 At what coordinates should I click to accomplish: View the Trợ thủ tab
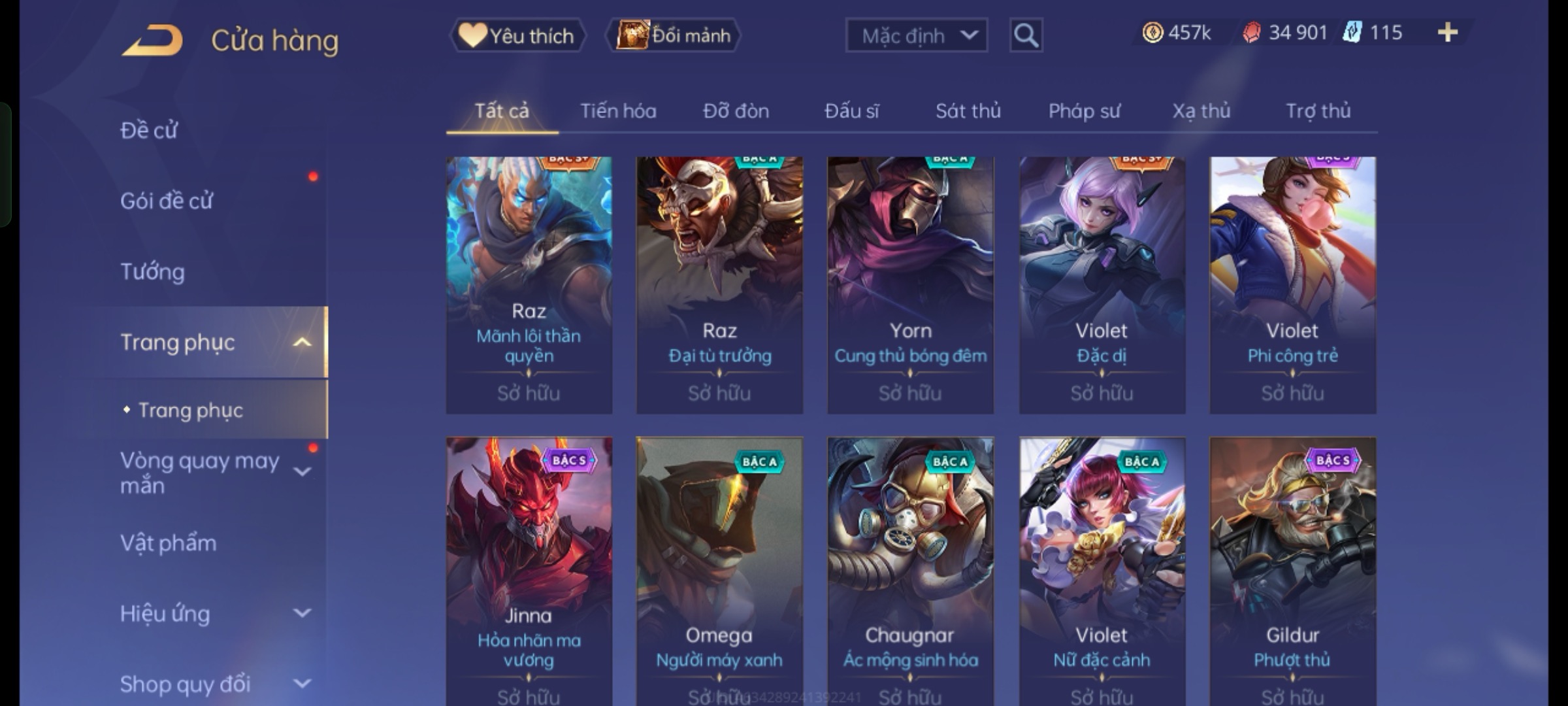click(1318, 111)
